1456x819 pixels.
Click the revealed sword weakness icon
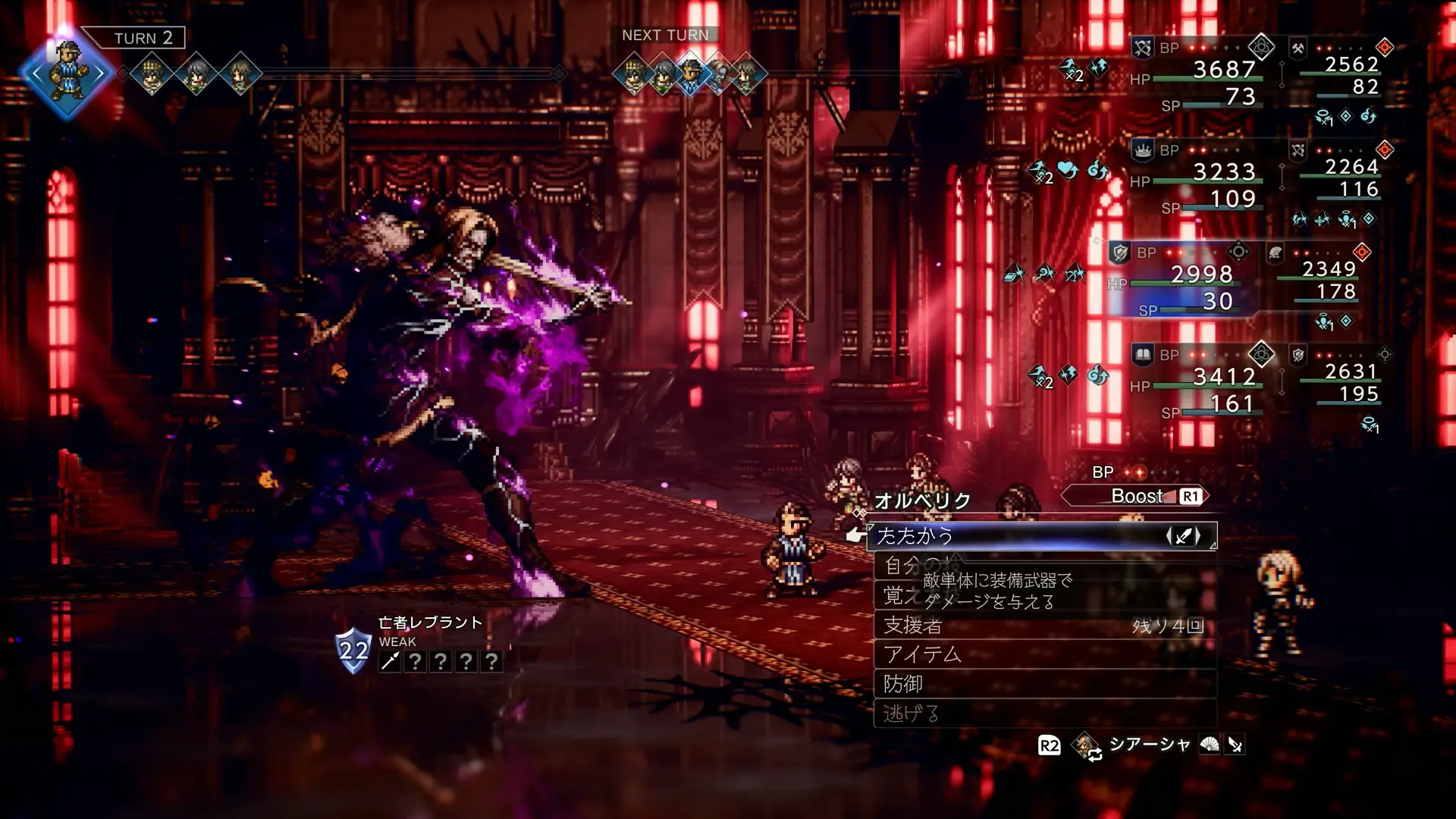tap(390, 662)
